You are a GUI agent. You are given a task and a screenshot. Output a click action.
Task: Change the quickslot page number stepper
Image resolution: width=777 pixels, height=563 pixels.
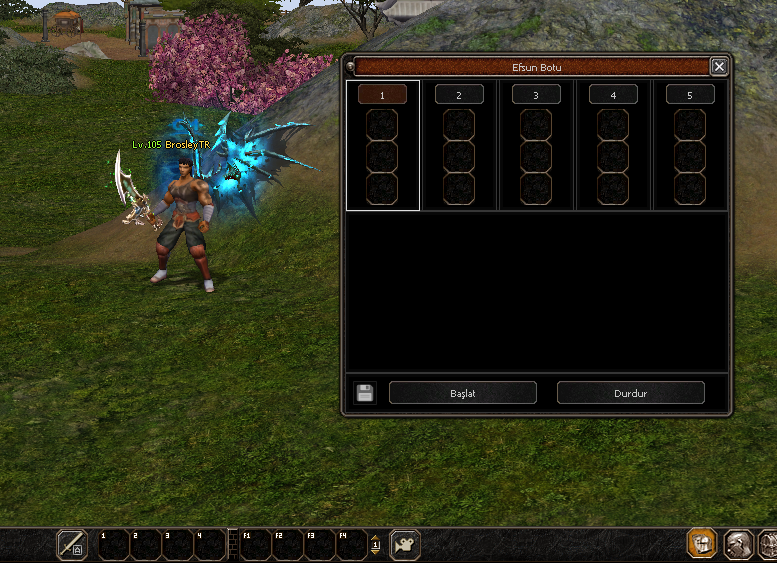pos(376,545)
